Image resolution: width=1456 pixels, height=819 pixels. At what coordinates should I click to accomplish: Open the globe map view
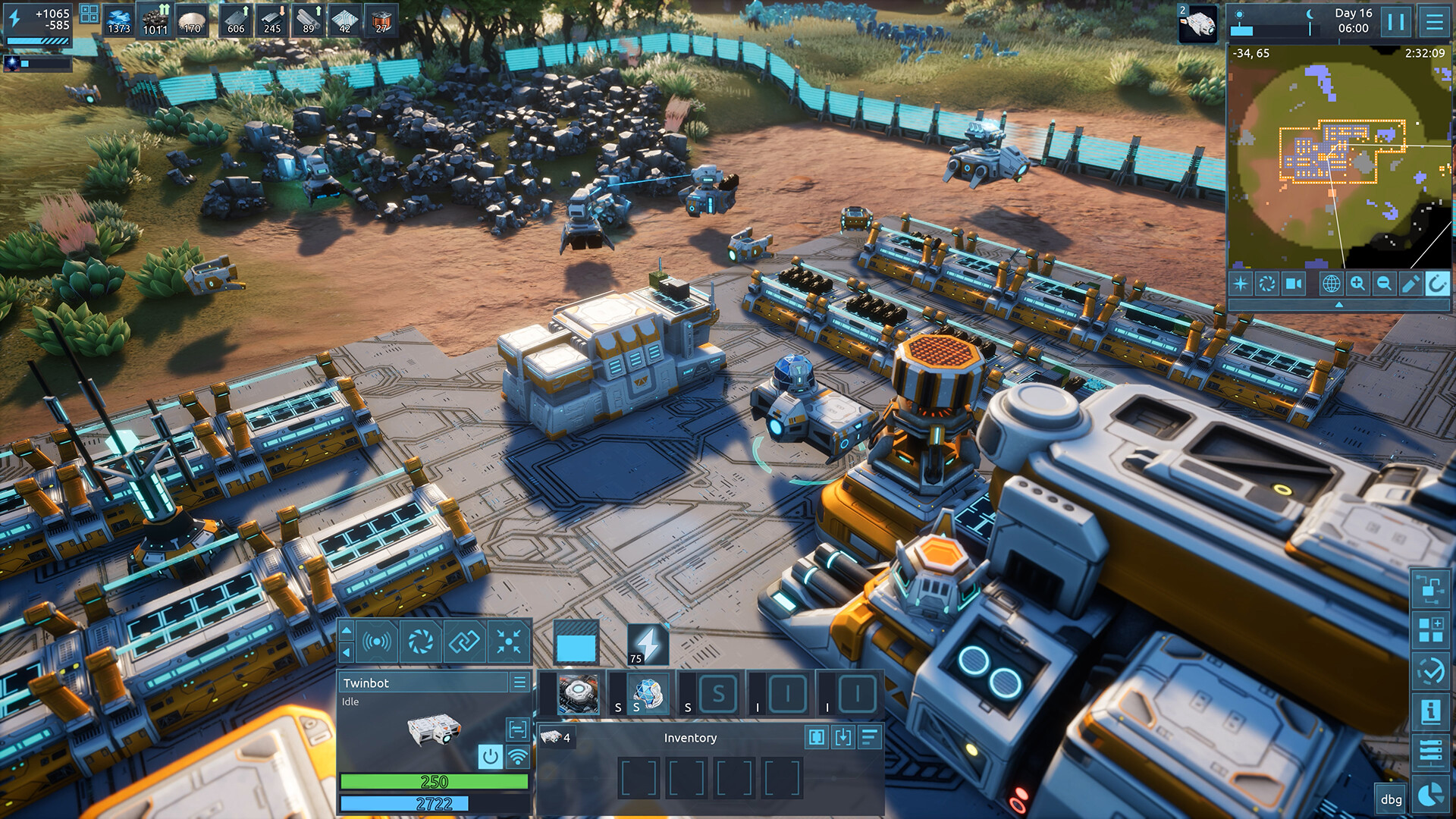(1331, 284)
